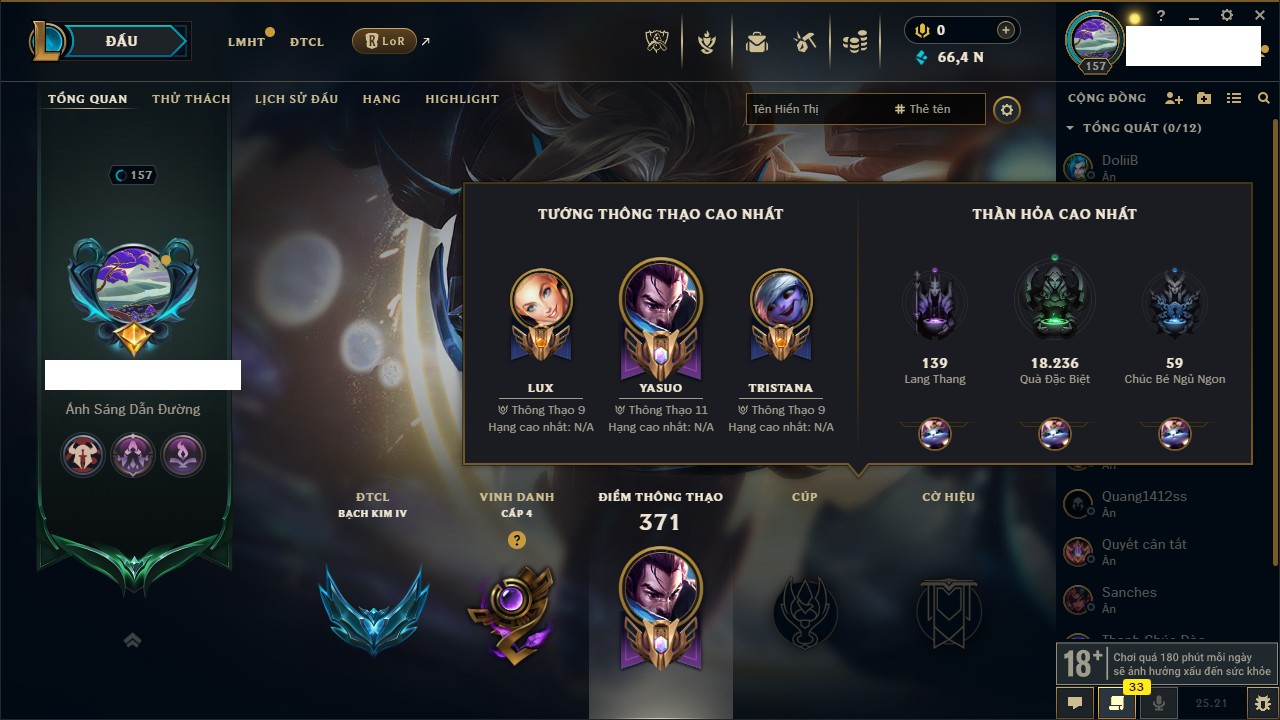Launch the LoR link button

point(385,41)
